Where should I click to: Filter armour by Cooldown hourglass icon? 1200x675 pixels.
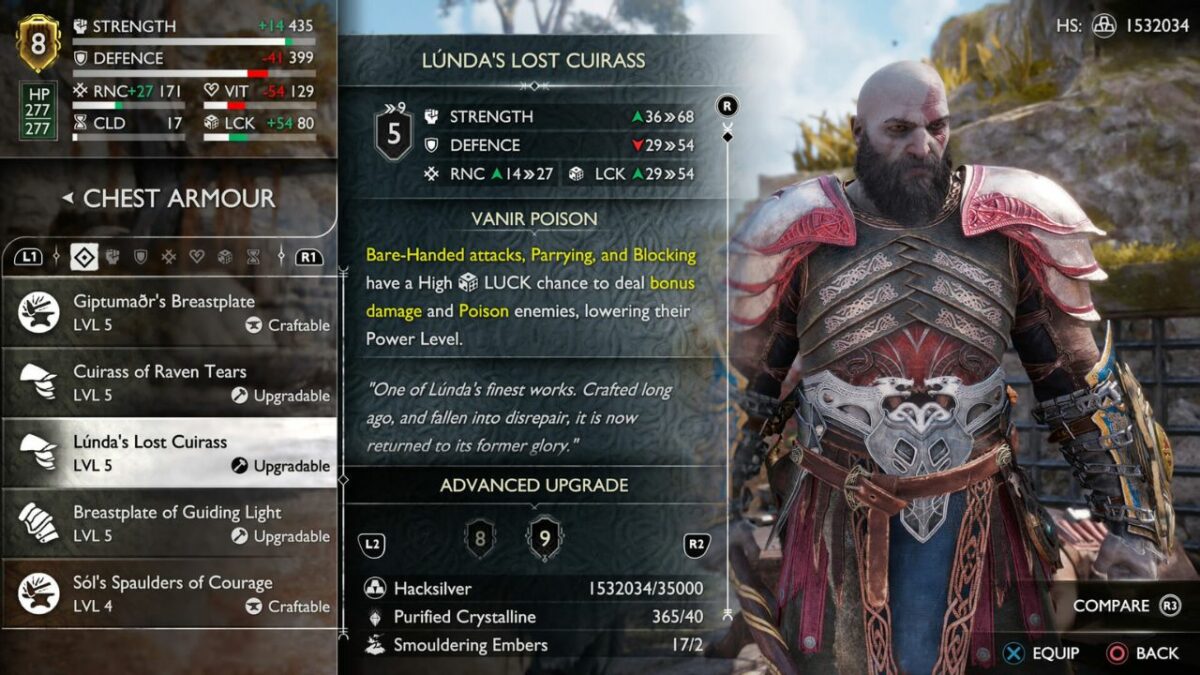click(253, 257)
